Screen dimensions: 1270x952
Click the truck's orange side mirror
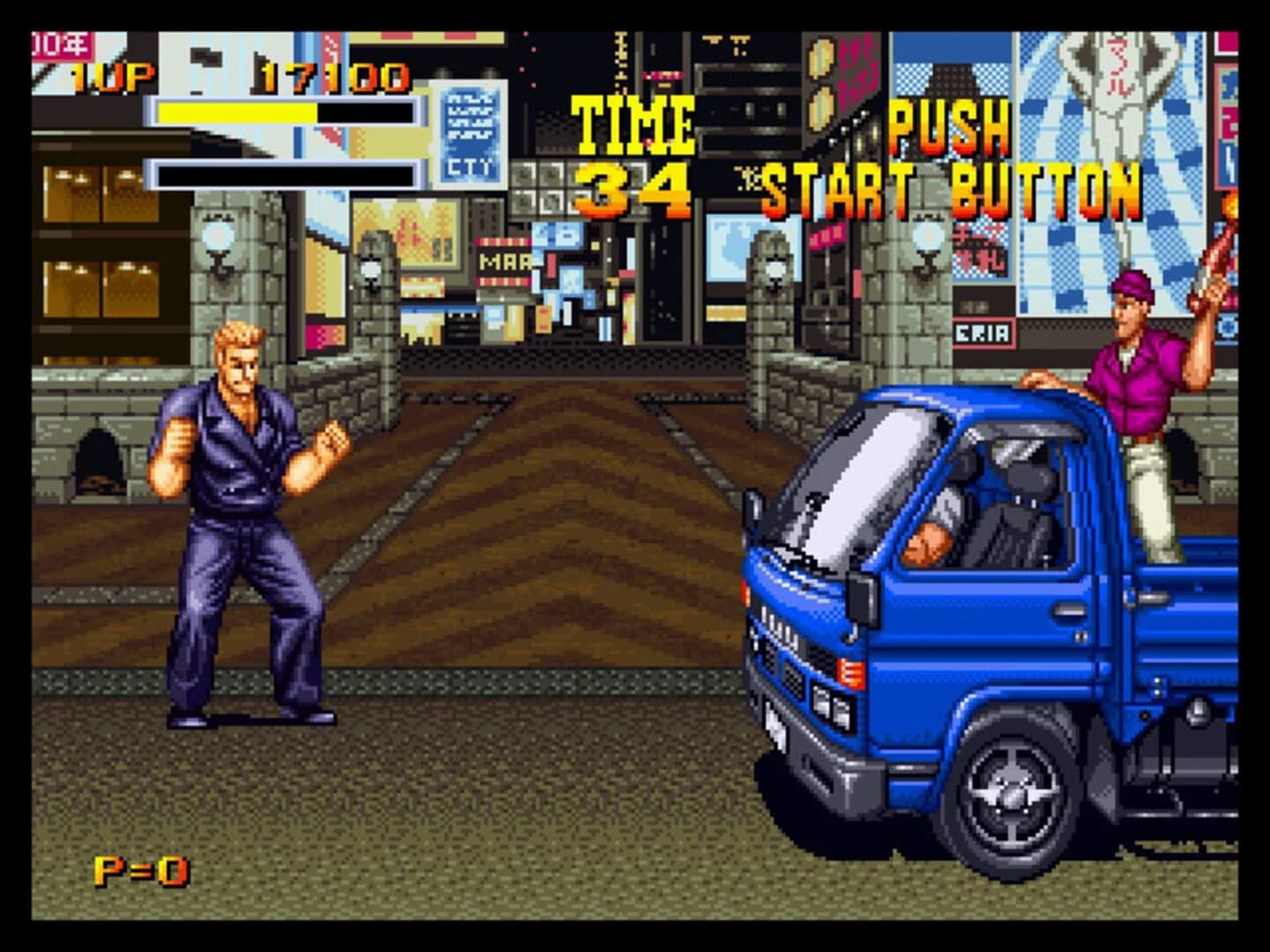[862, 598]
